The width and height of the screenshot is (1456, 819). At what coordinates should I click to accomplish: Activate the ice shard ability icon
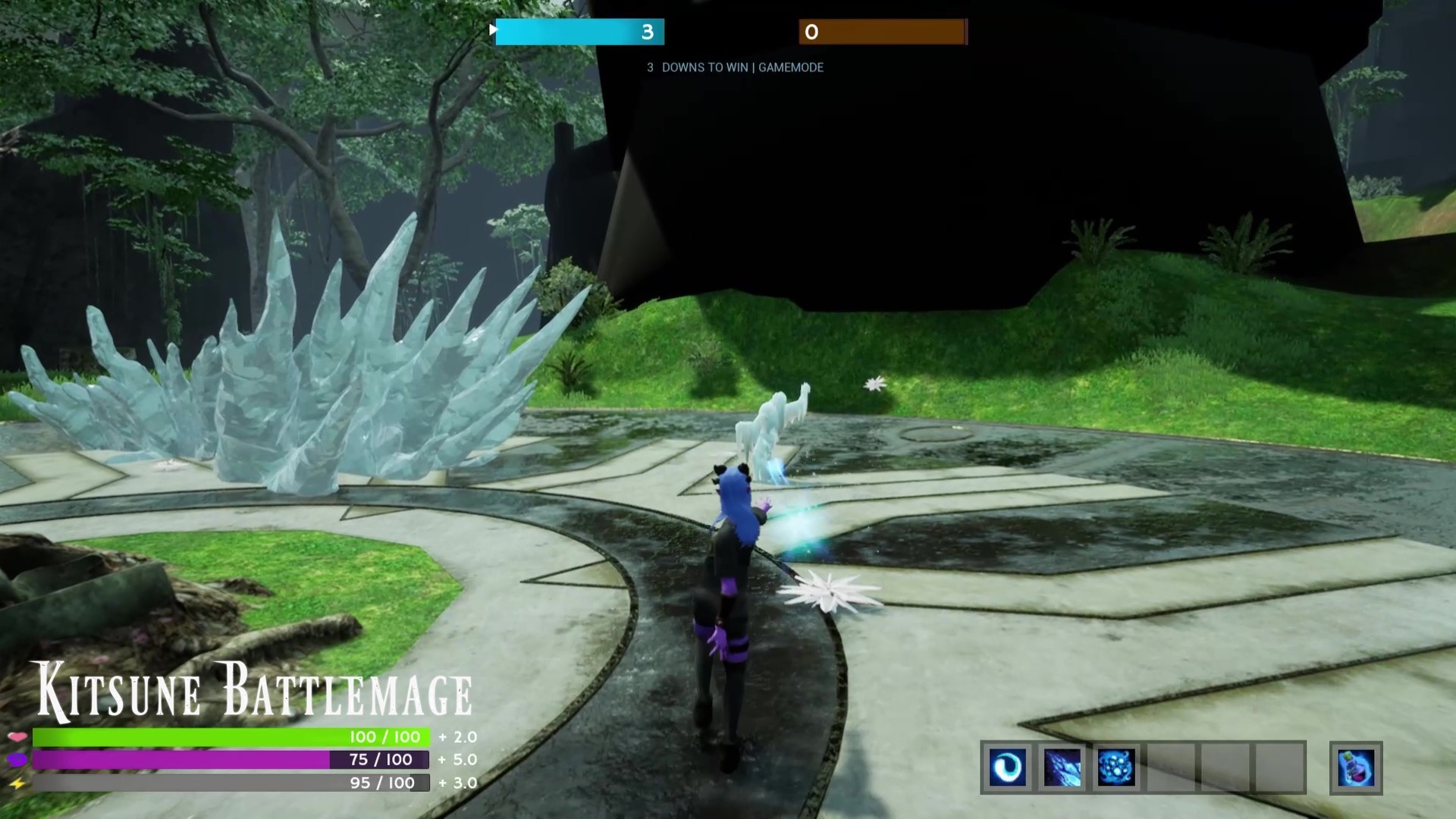pos(1064,768)
